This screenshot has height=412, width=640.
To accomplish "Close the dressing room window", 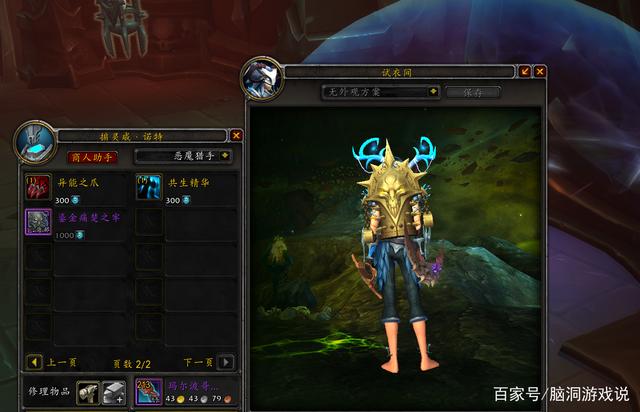I will [540, 71].
